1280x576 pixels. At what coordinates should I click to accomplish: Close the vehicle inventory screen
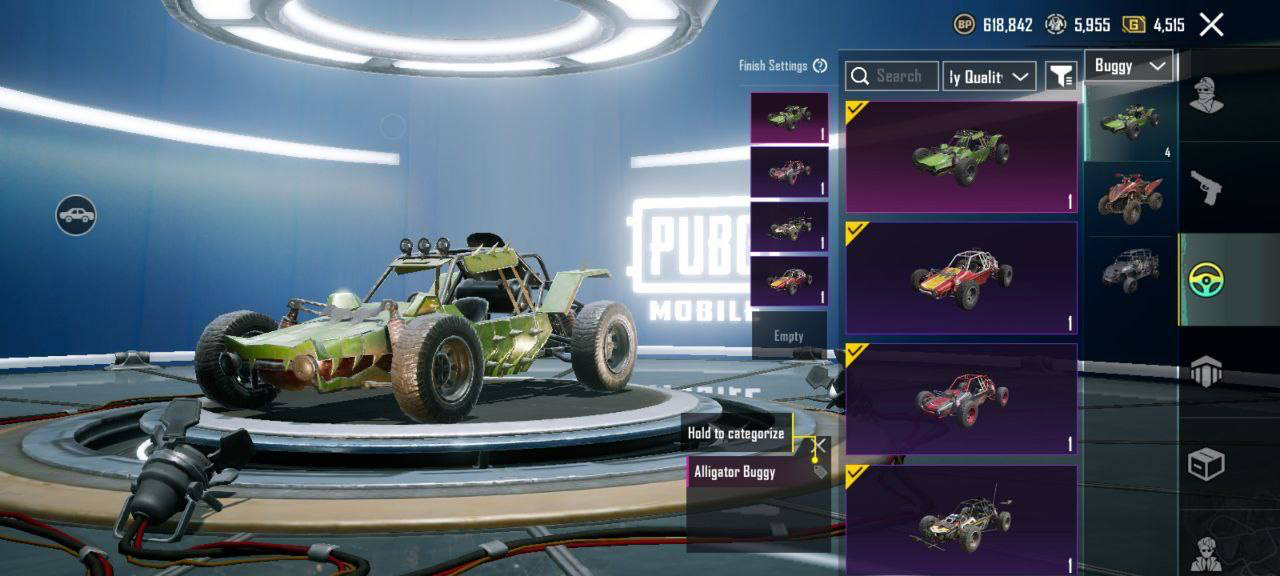click(x=1211, y=25)
